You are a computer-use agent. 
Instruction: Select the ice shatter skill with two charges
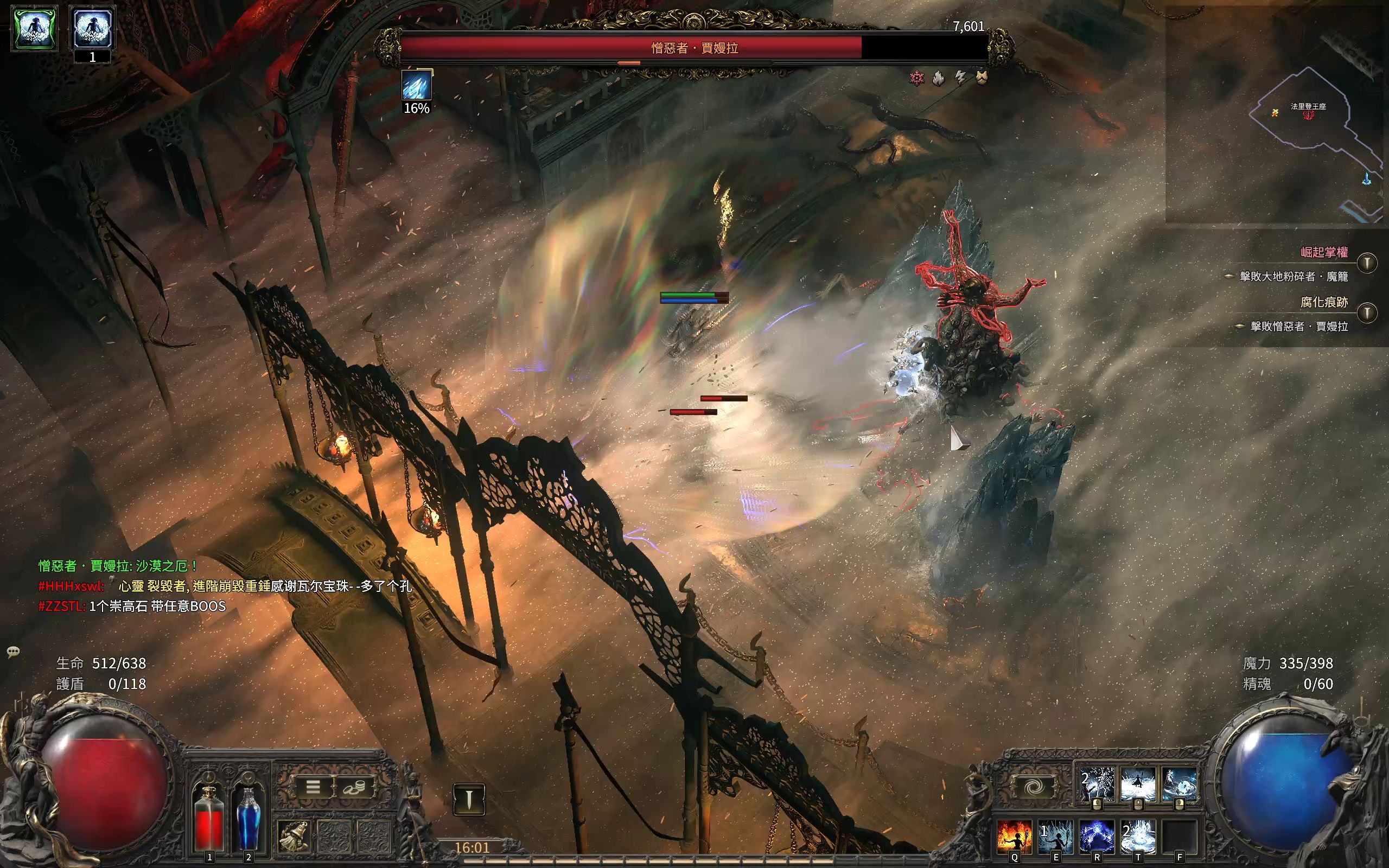coord(1097,784)
